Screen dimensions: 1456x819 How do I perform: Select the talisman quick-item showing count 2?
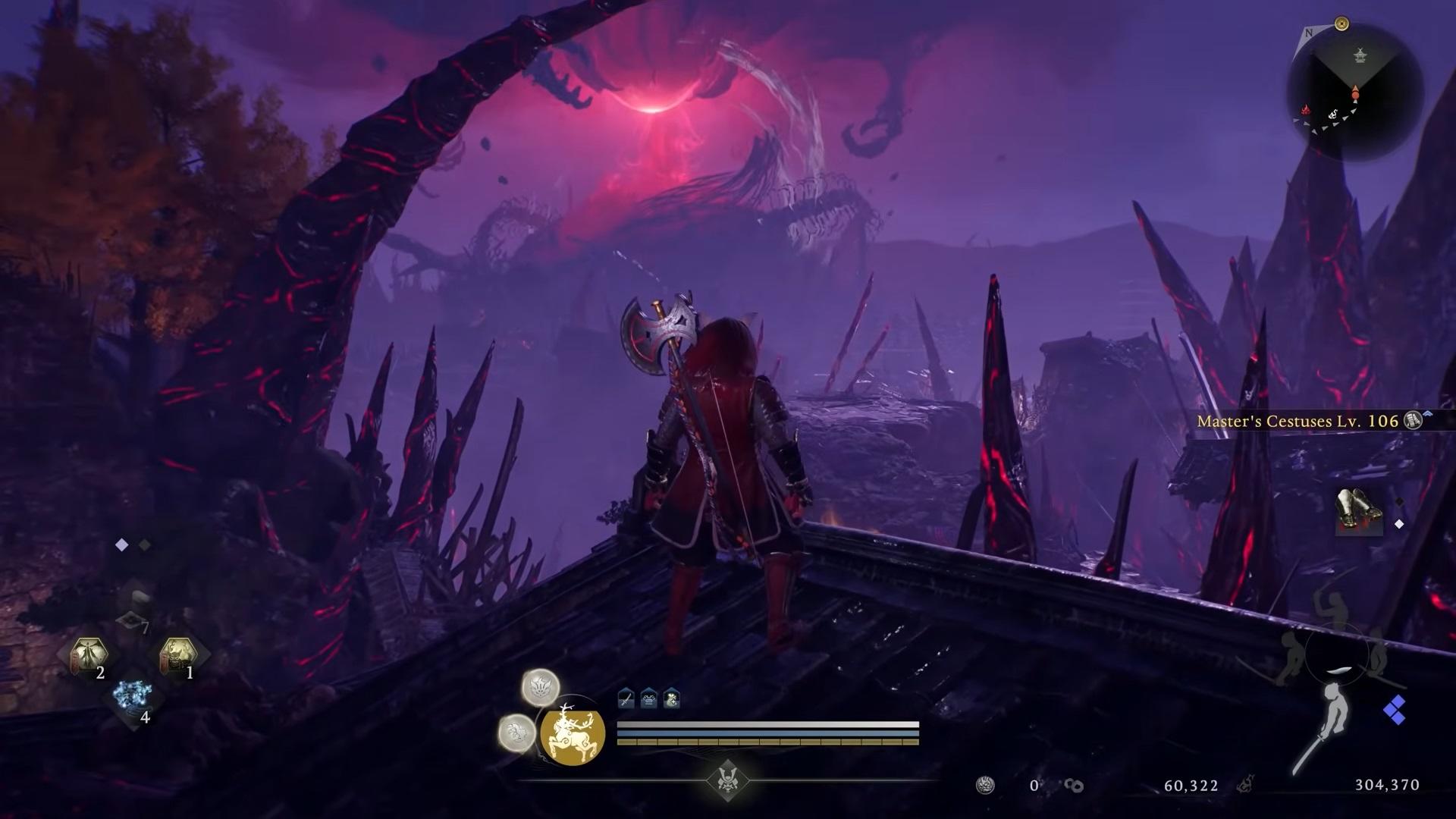[88, 654]
